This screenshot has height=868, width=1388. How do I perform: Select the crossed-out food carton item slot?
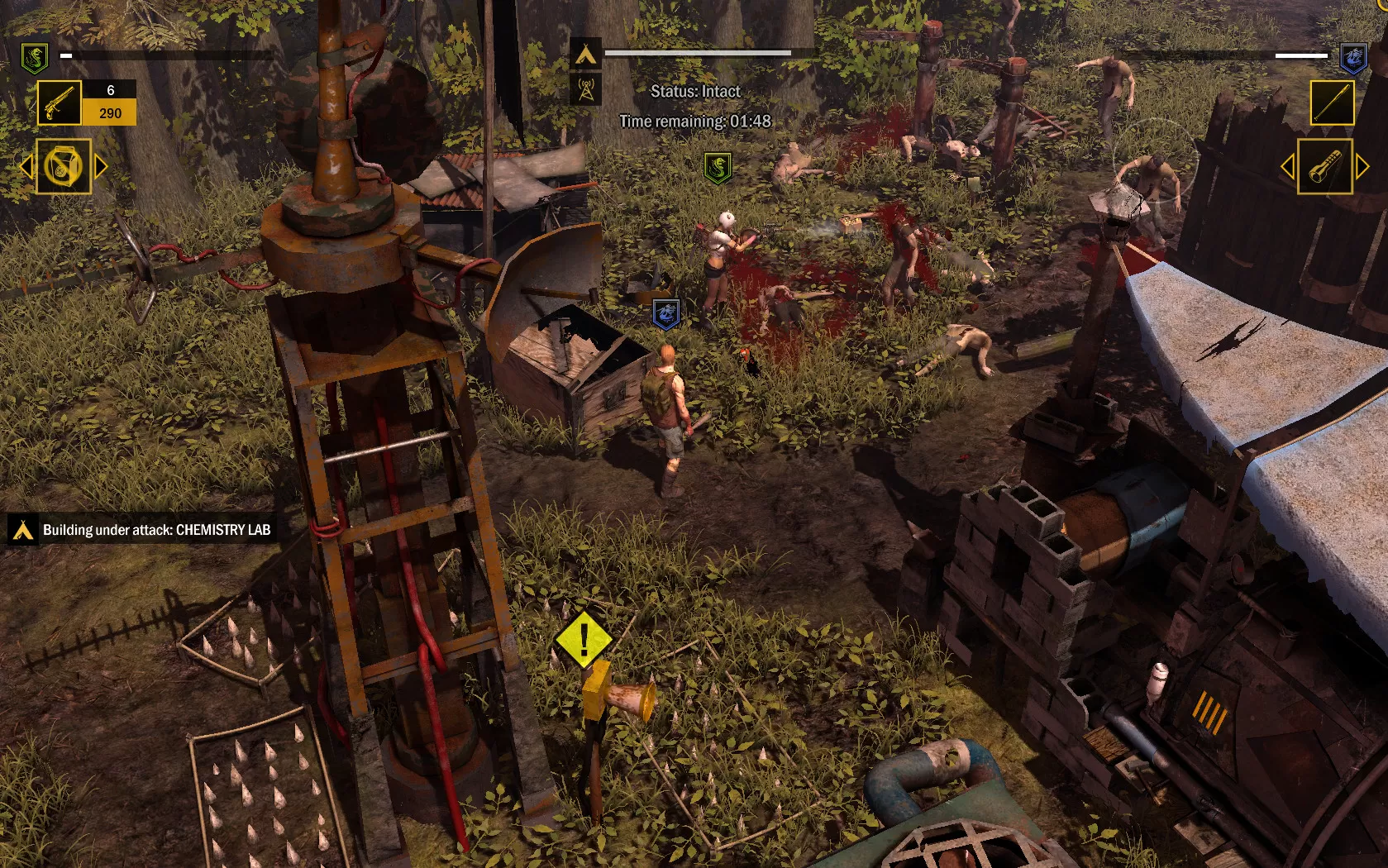tap(64, 166)
